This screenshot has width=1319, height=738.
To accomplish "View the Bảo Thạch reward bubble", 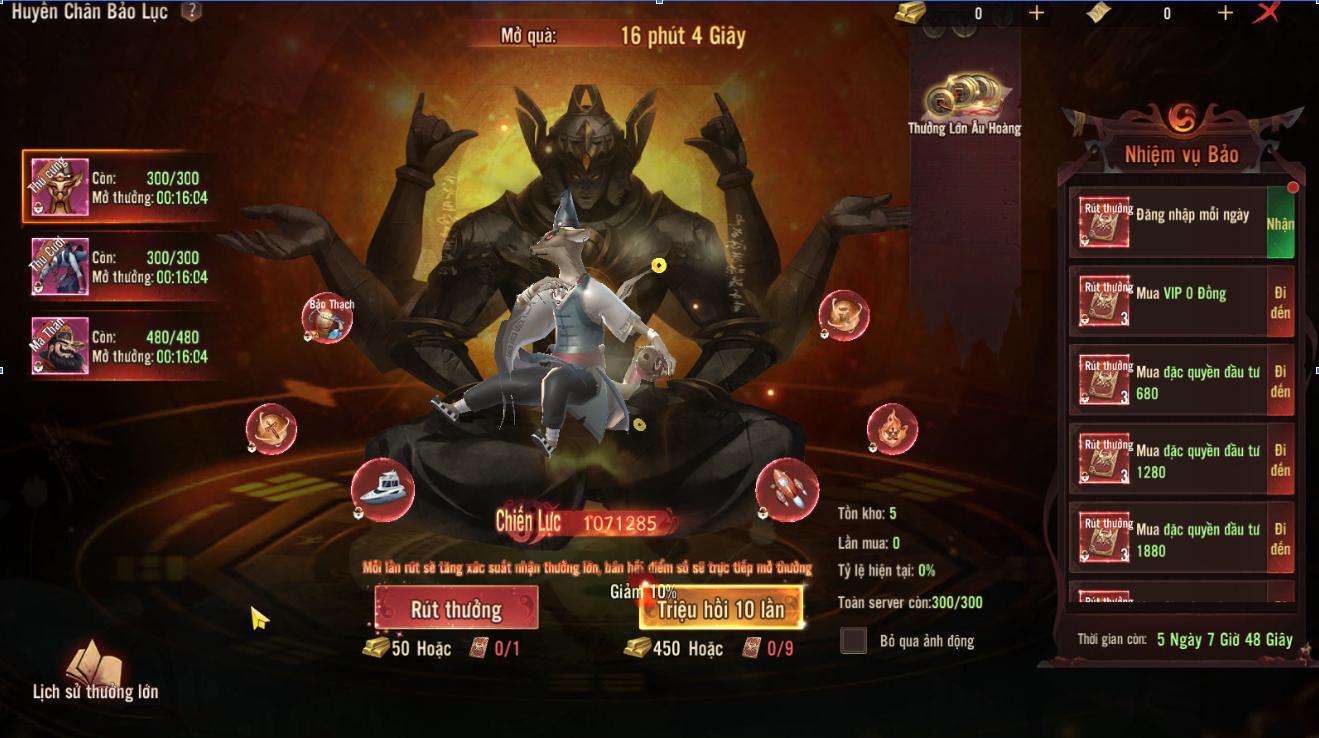I will [x=328, y=318].
